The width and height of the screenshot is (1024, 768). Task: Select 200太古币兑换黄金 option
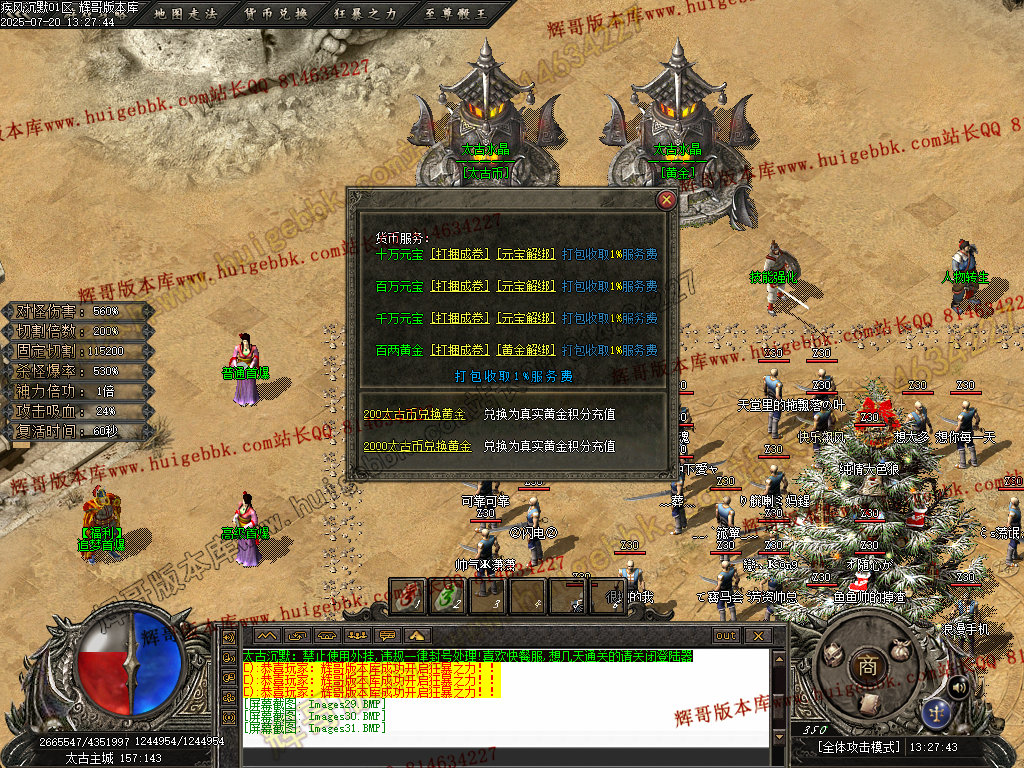[x=414, y=414]
